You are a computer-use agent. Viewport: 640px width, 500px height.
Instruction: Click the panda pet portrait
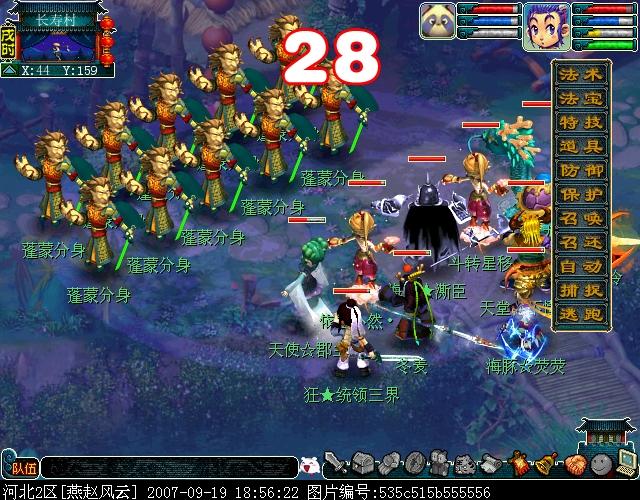tap(437, 19)
